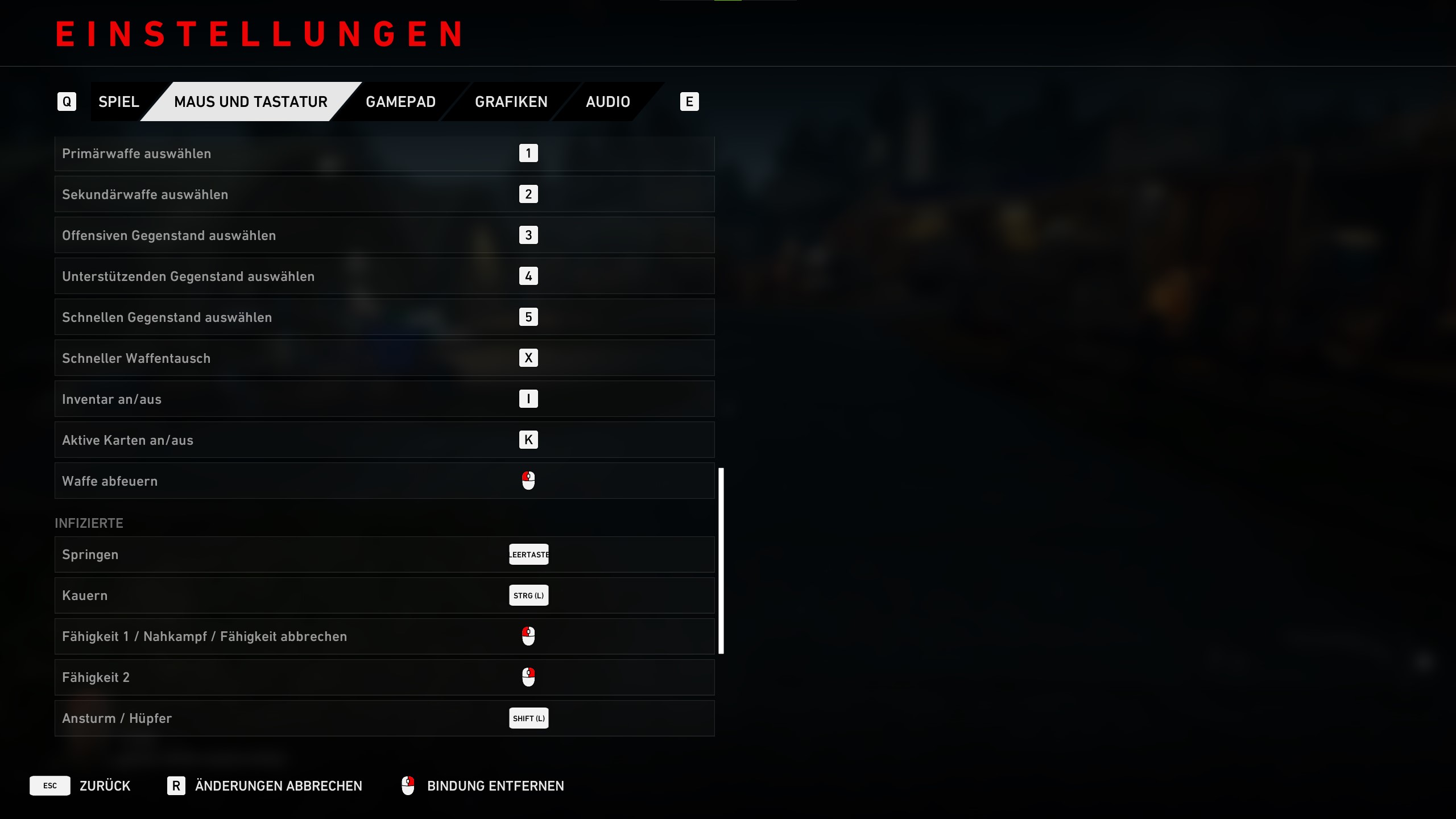
Task: Select the Aktive Karten an/aus row
Action: tap(384, 440)
